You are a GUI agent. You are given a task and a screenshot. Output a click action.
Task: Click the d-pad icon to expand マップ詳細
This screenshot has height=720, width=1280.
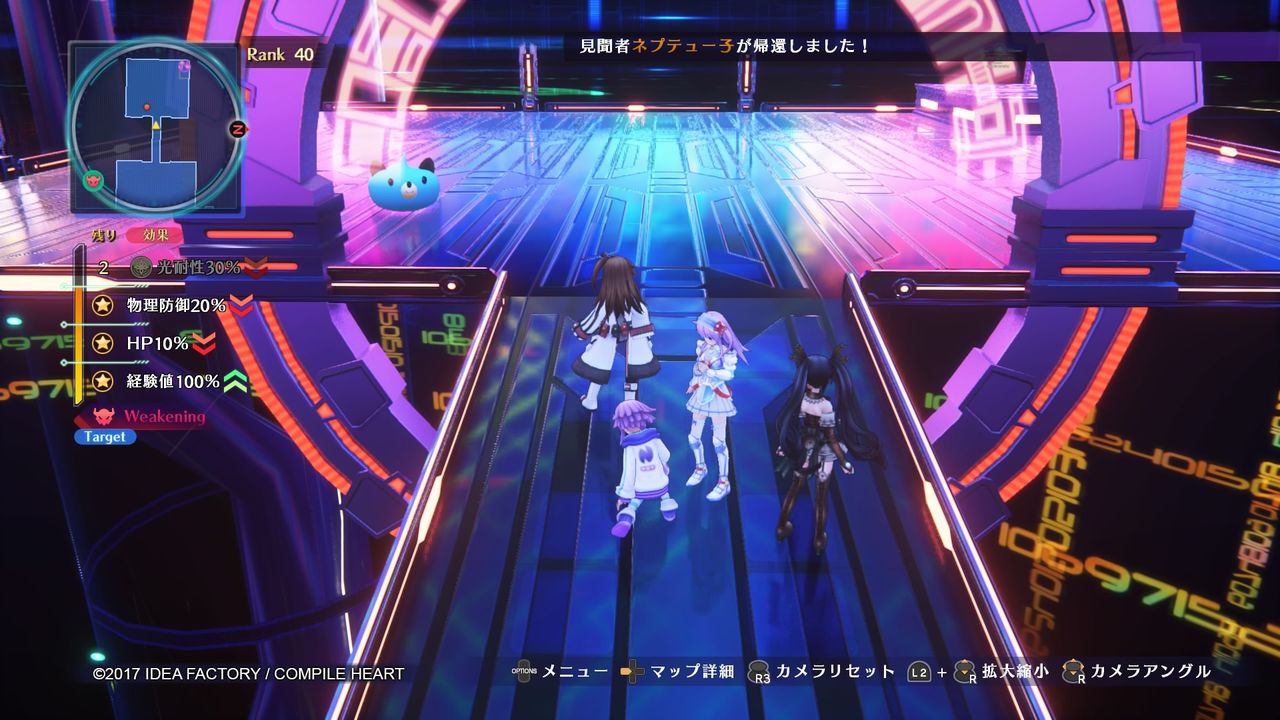click(631, 672)
